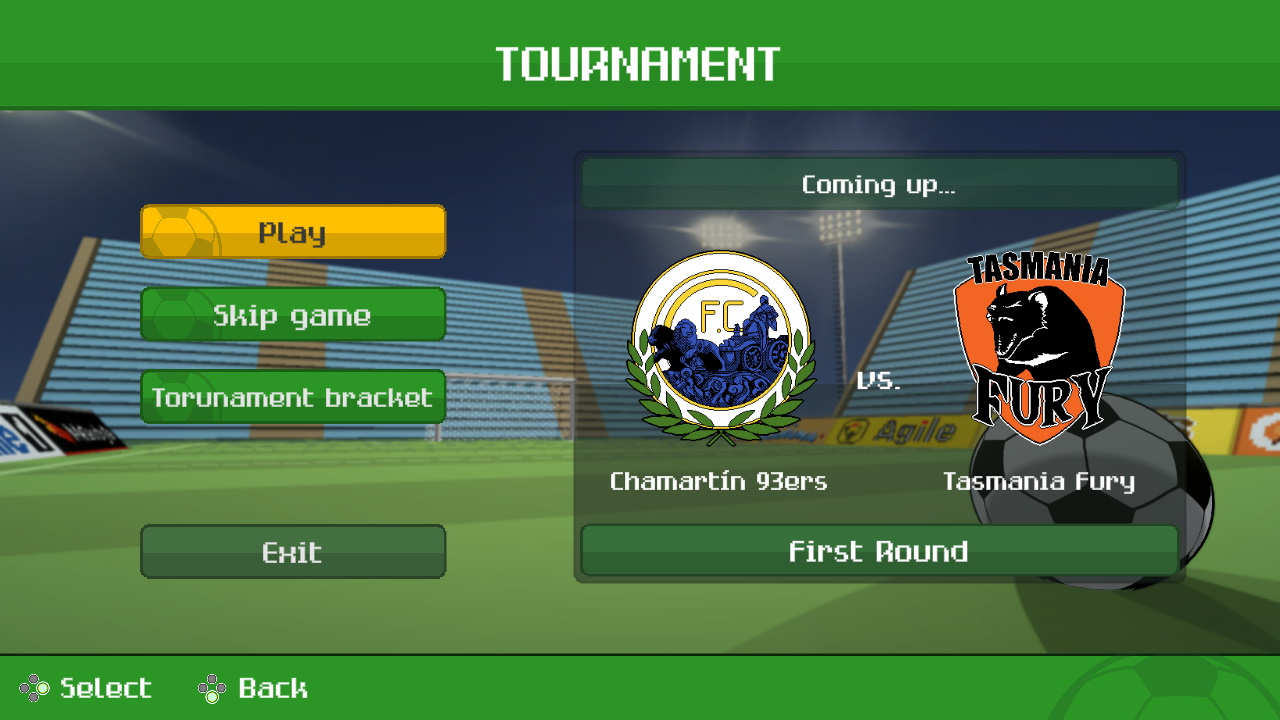
Task: Open the Torunament bracket
Action: [292, 396]
